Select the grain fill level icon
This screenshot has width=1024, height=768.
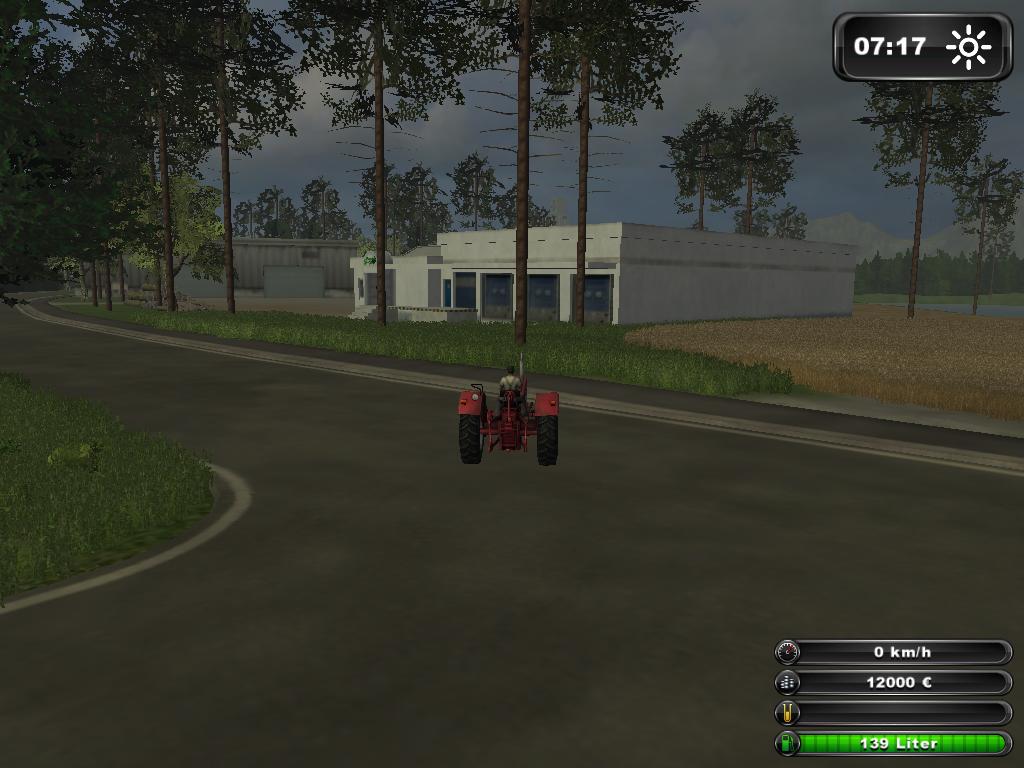click(x=787, y=713)
